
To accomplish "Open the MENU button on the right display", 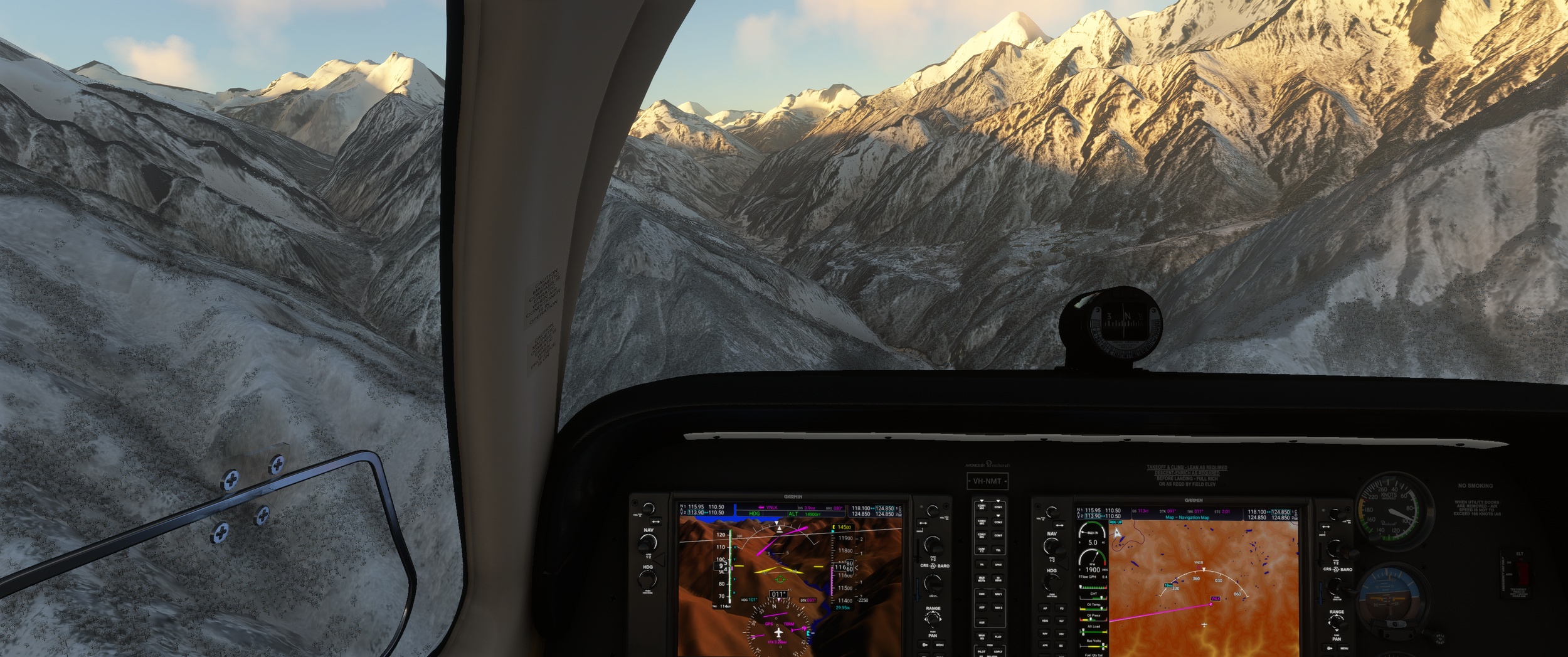I will click(1343, 648).
